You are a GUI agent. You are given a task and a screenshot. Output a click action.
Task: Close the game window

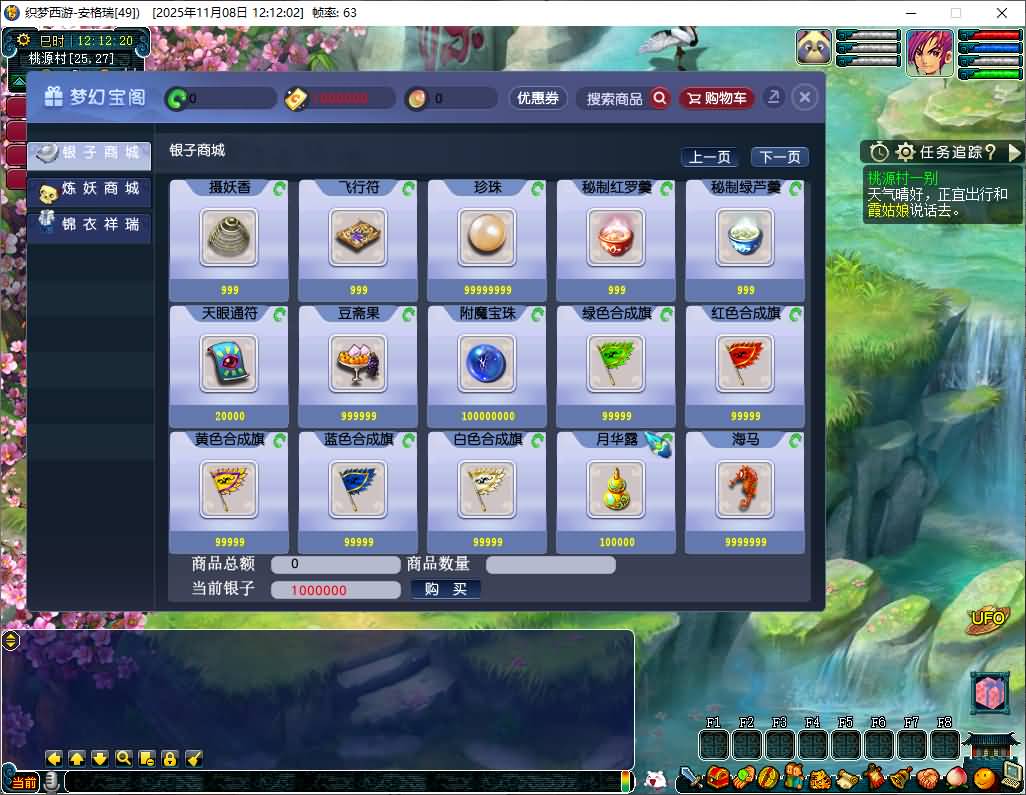1002,13
